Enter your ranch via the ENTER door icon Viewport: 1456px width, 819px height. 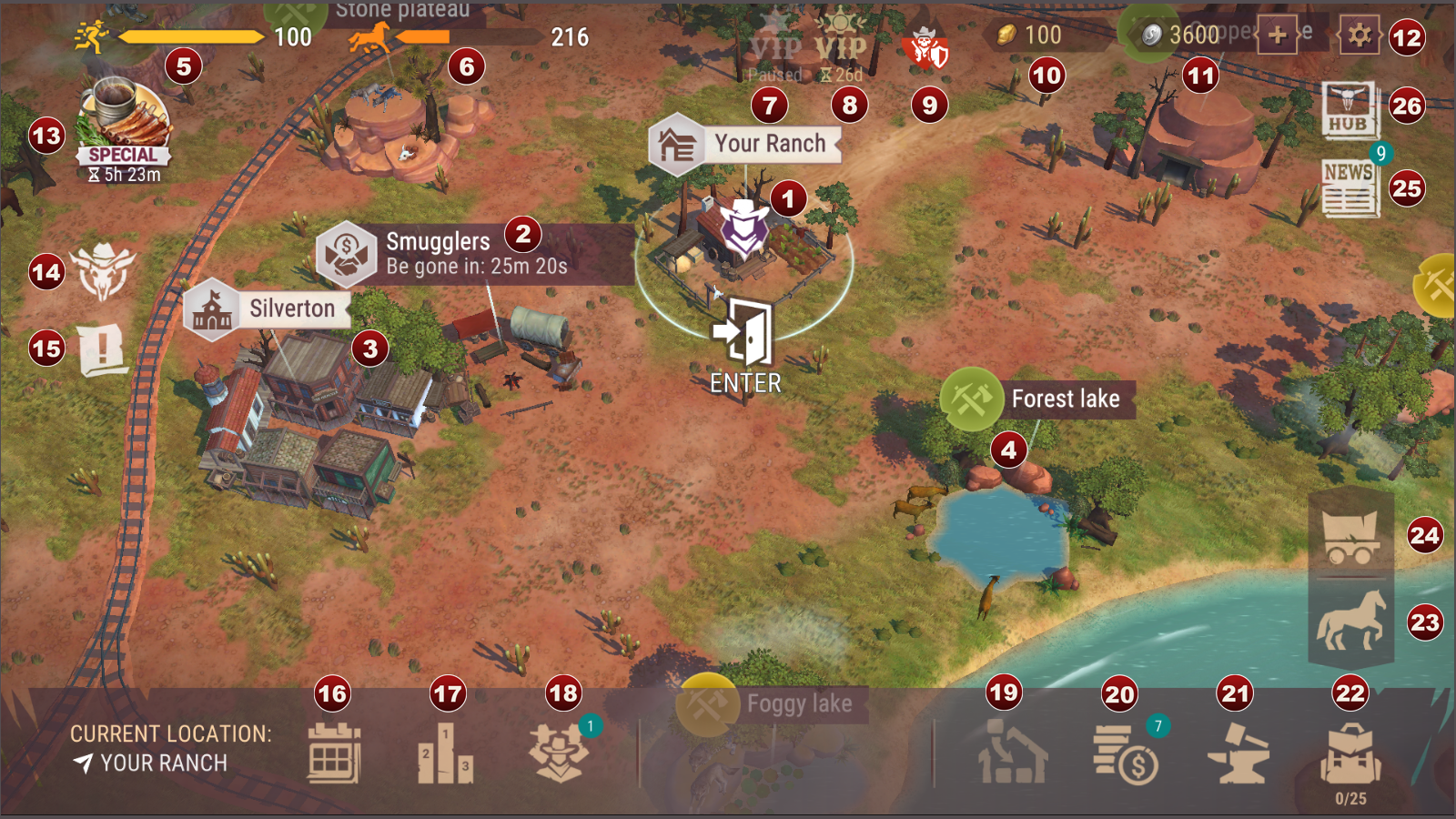click(x=744, y=337)
